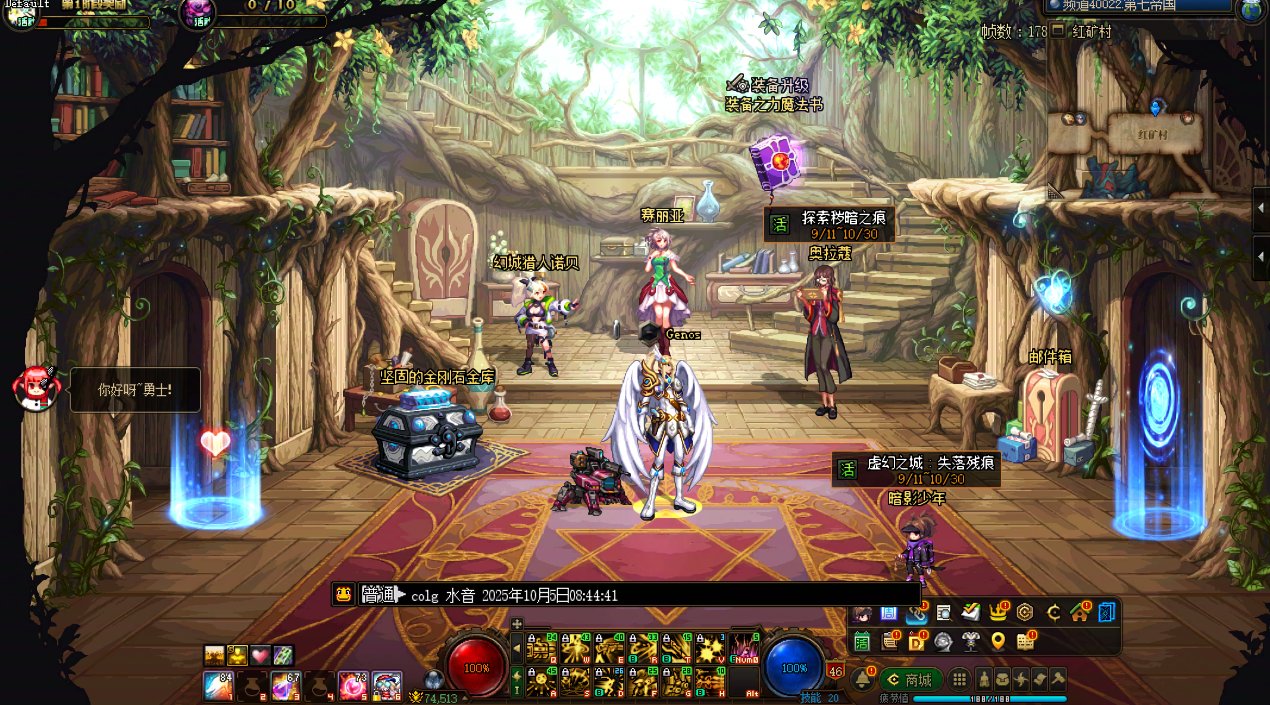Open the gold crown icon in menu panel
The width and height of the screenshot is (1270, 705).
[997, 612]
